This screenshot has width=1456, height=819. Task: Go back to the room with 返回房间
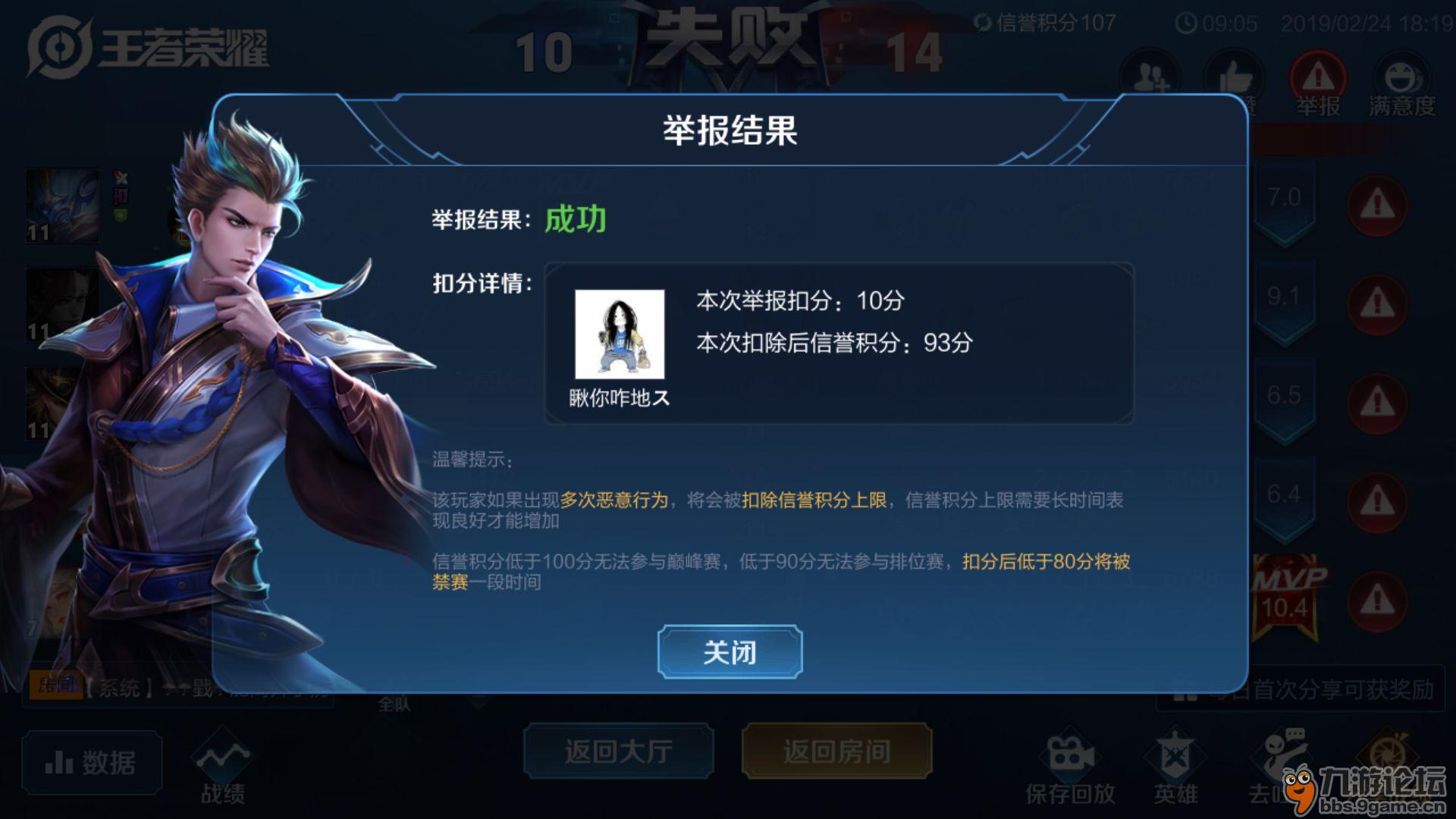pos(836,751)
